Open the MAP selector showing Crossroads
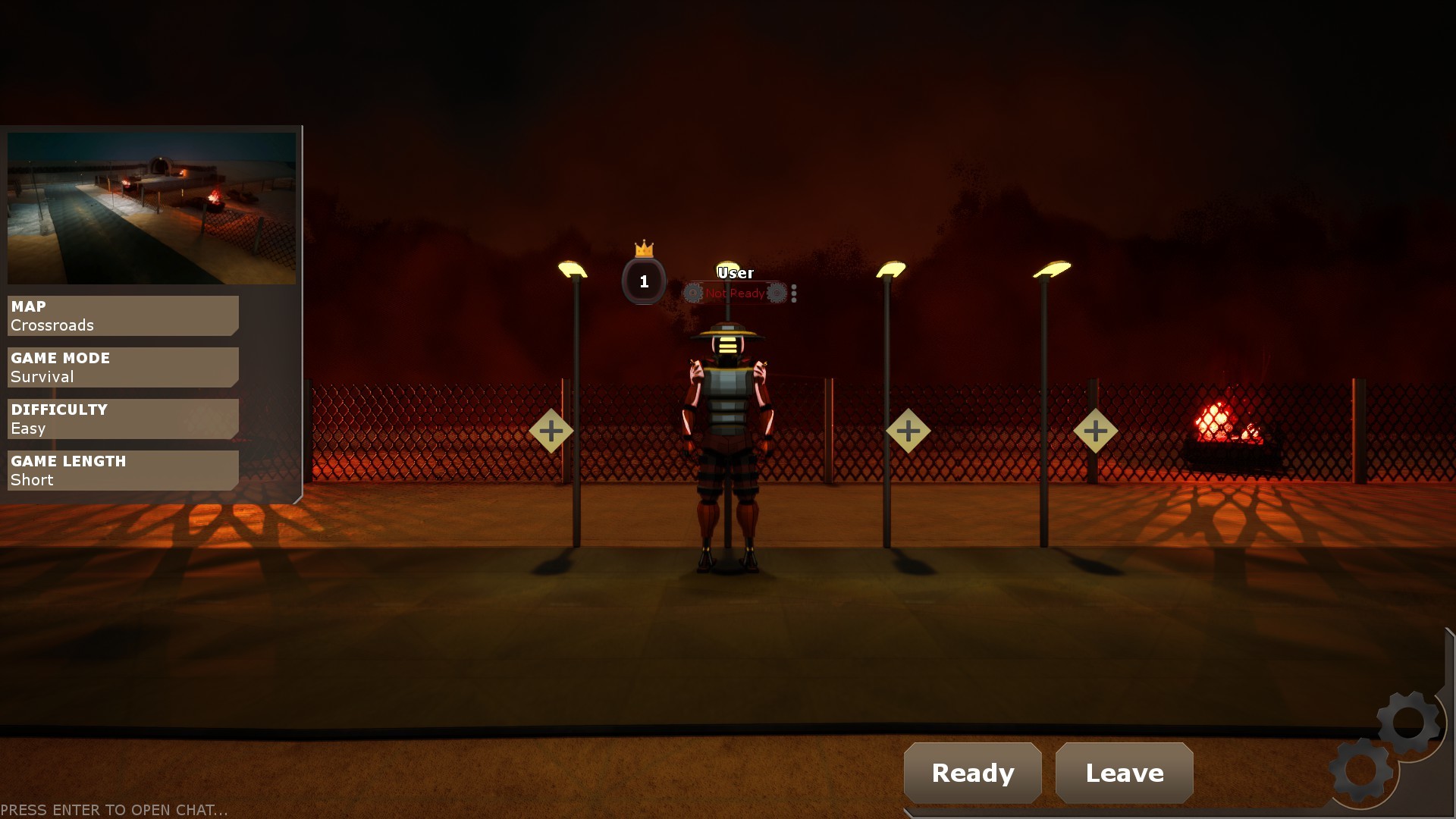 pyautogui.click(x=121, y=315)
